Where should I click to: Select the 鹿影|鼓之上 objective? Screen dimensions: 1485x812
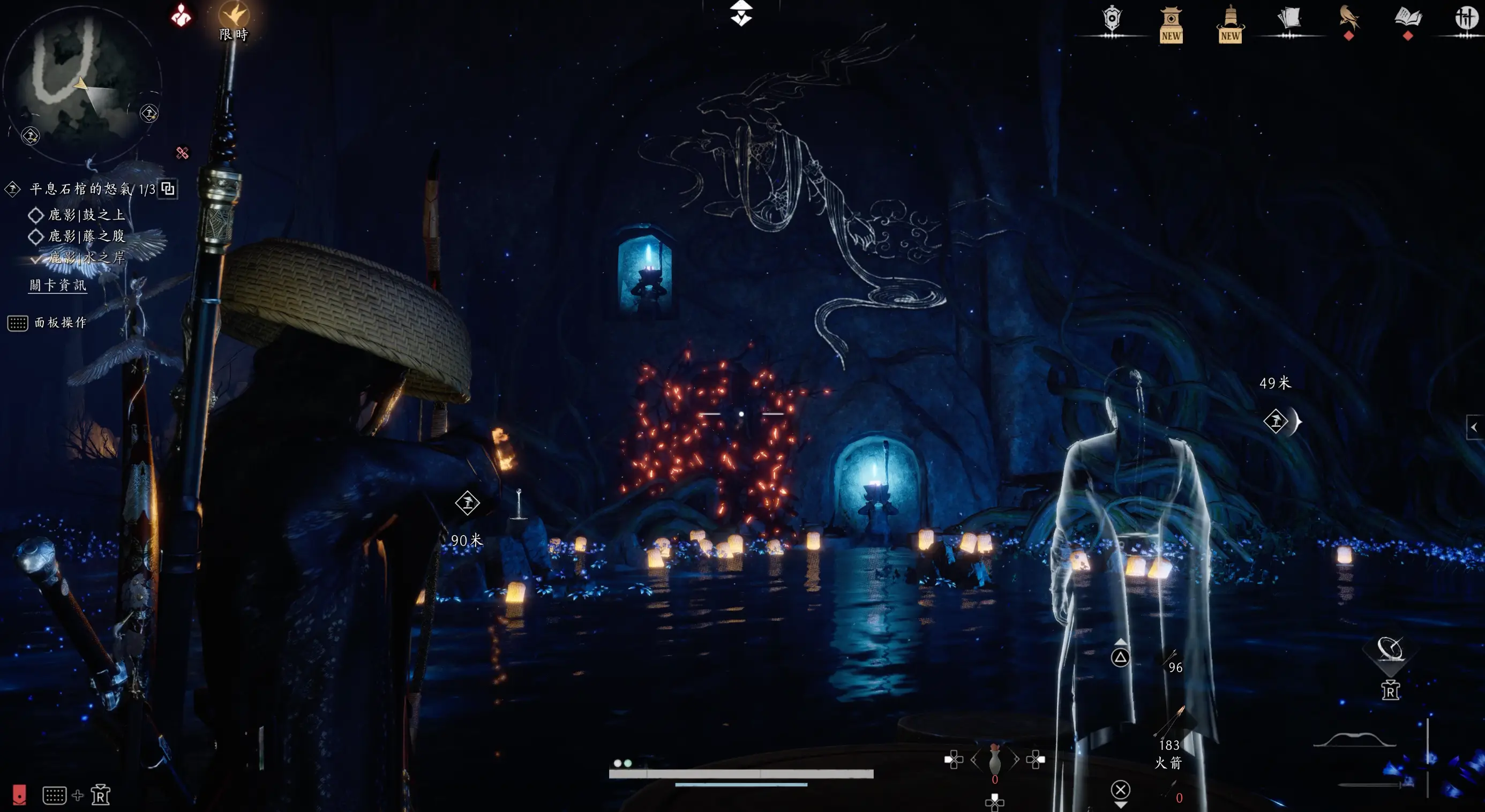(86, 215)
